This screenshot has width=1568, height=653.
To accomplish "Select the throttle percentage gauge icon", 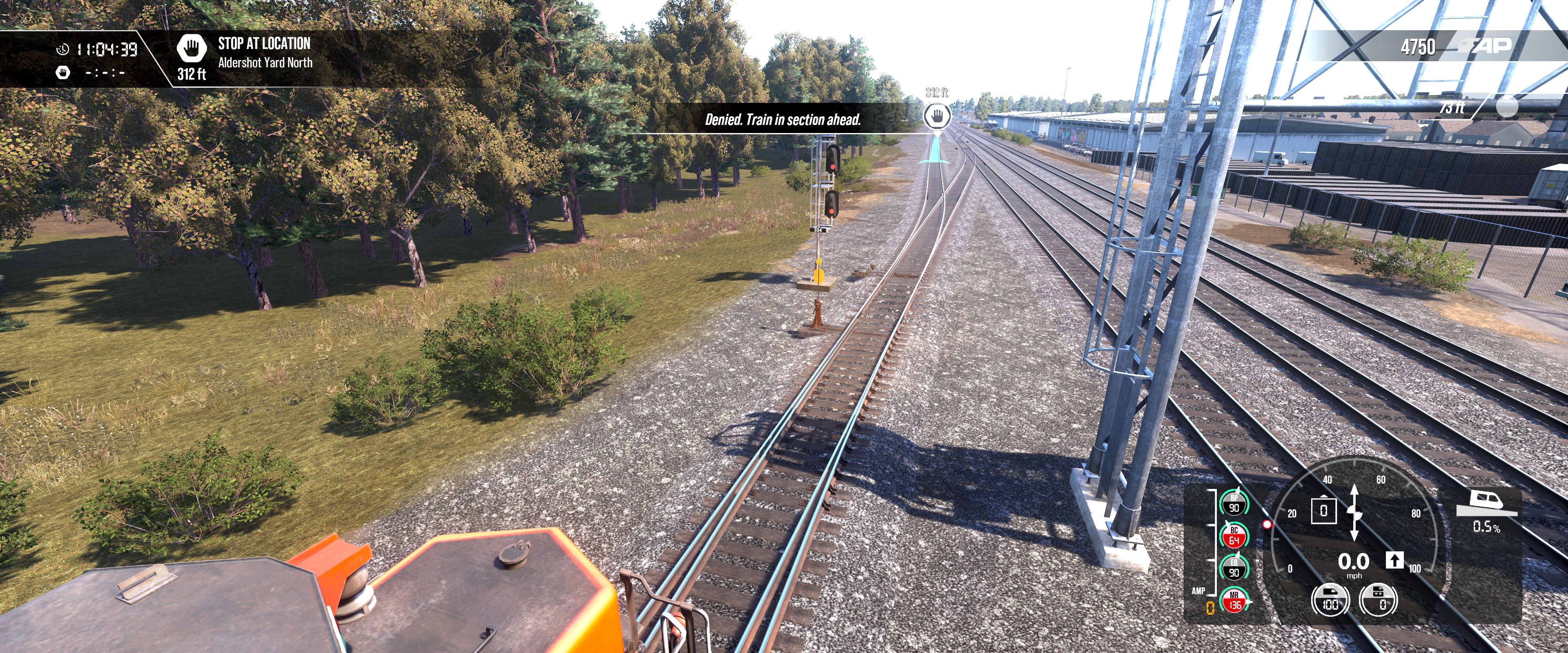I will [1330, 600].
